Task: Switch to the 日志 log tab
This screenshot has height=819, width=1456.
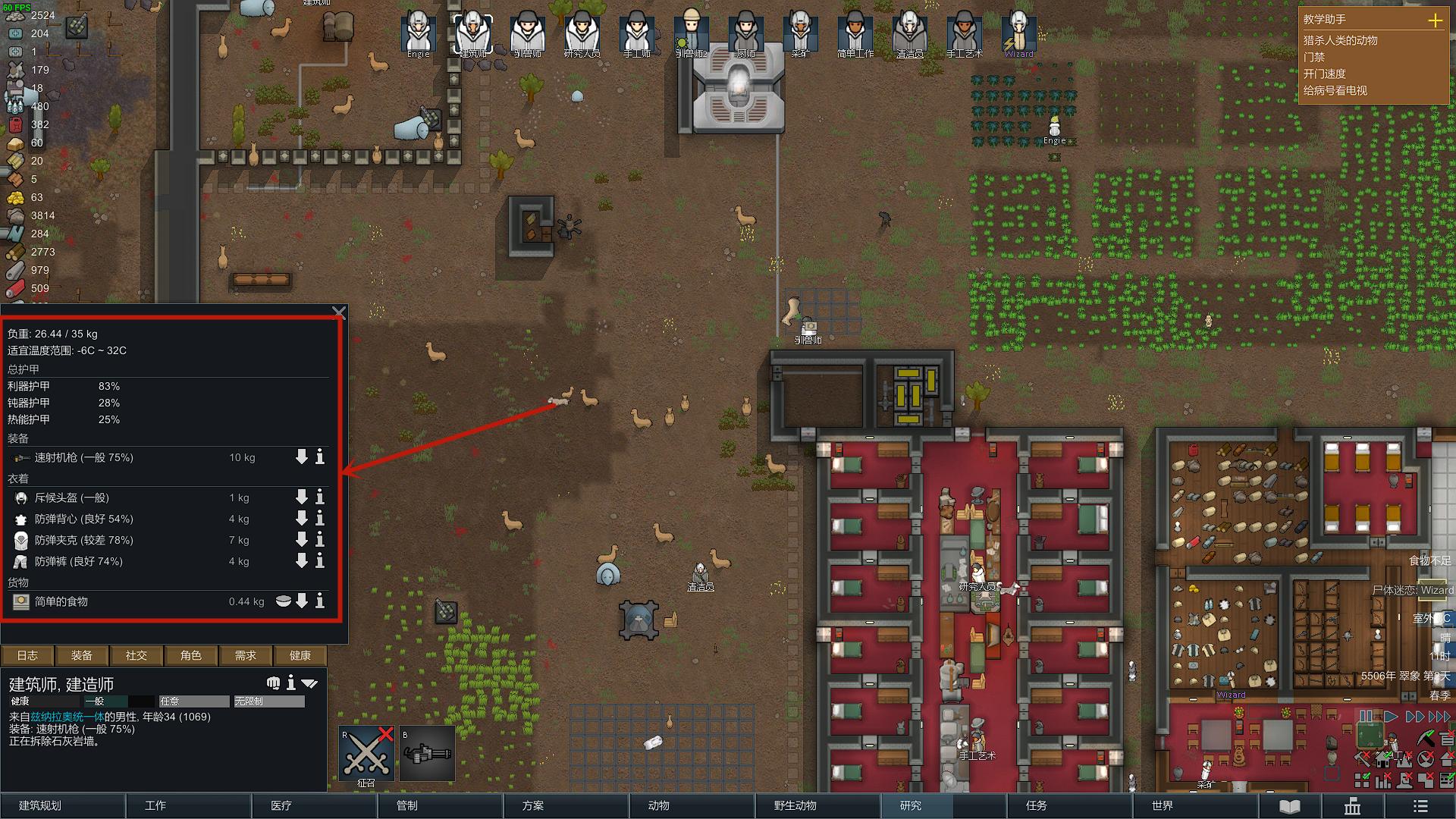Action: [27, 655]
